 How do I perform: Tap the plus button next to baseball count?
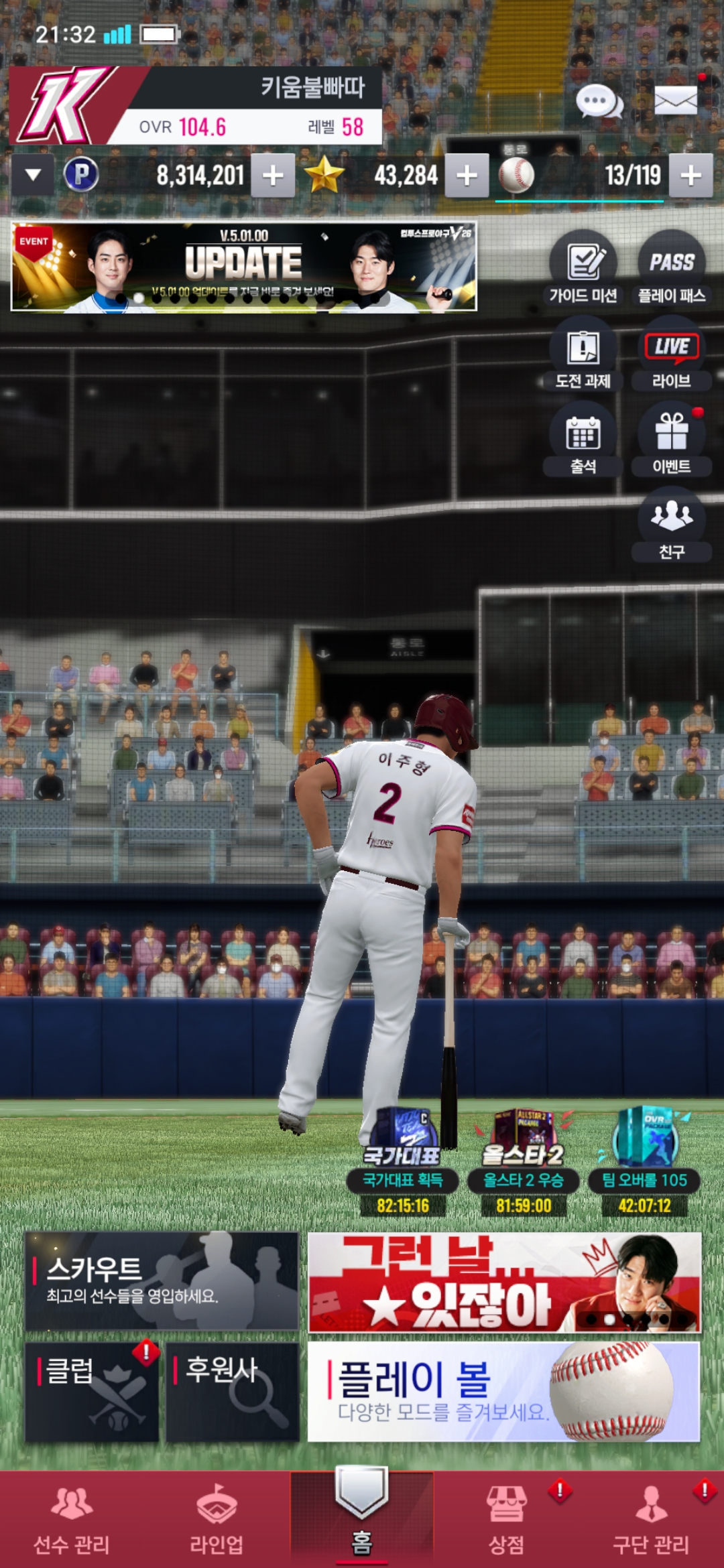point(690,176)
